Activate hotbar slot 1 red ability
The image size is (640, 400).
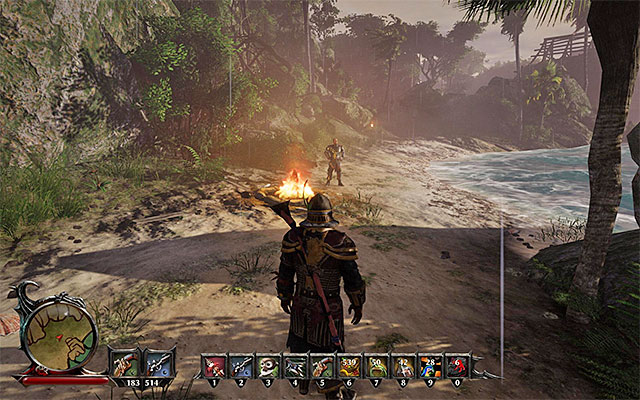pyautogui.click(x=214, y=366)
